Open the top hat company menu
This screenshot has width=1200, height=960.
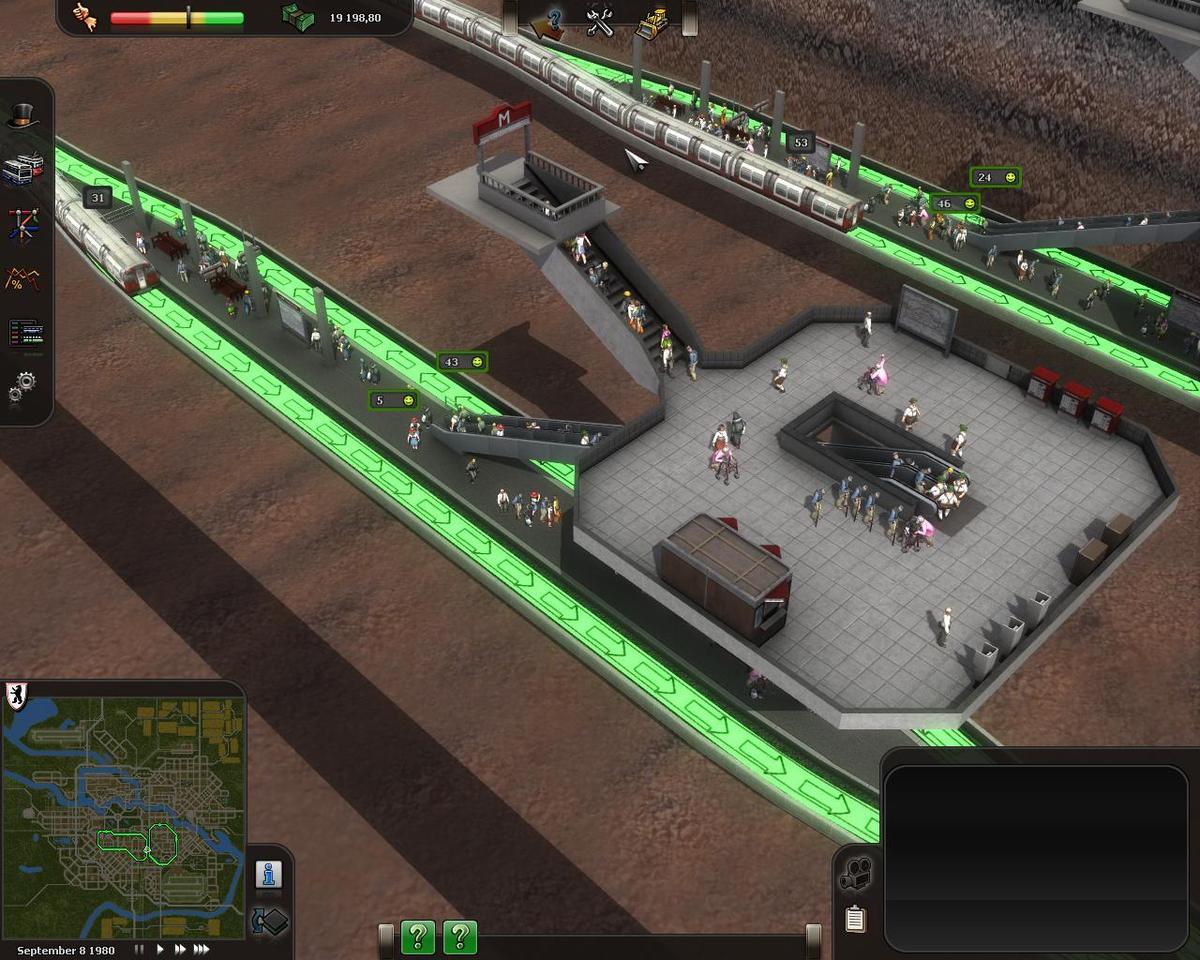pyautogui.click(x=23, y=116)
